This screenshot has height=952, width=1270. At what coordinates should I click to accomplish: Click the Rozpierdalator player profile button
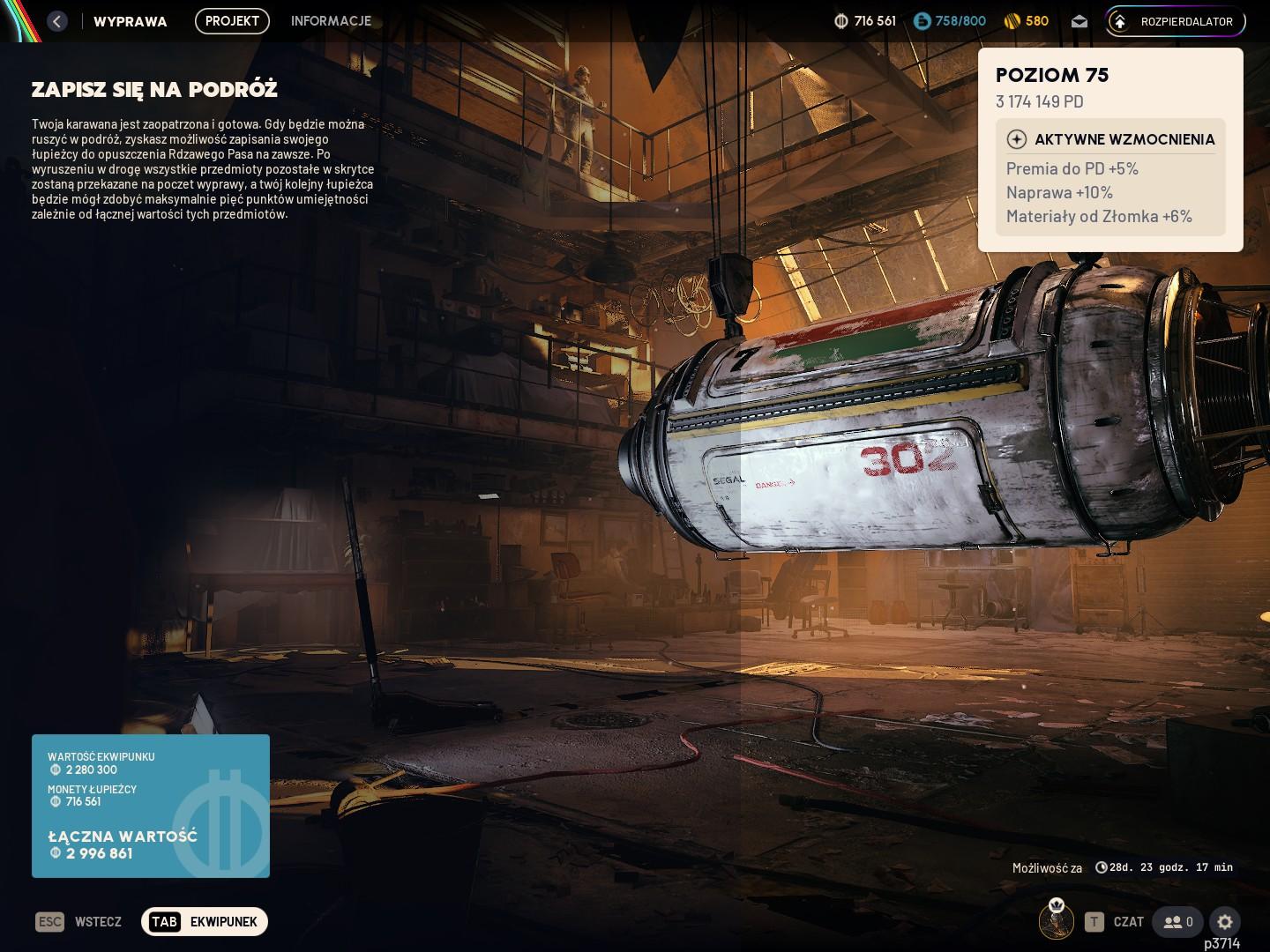coord(1175,21)
